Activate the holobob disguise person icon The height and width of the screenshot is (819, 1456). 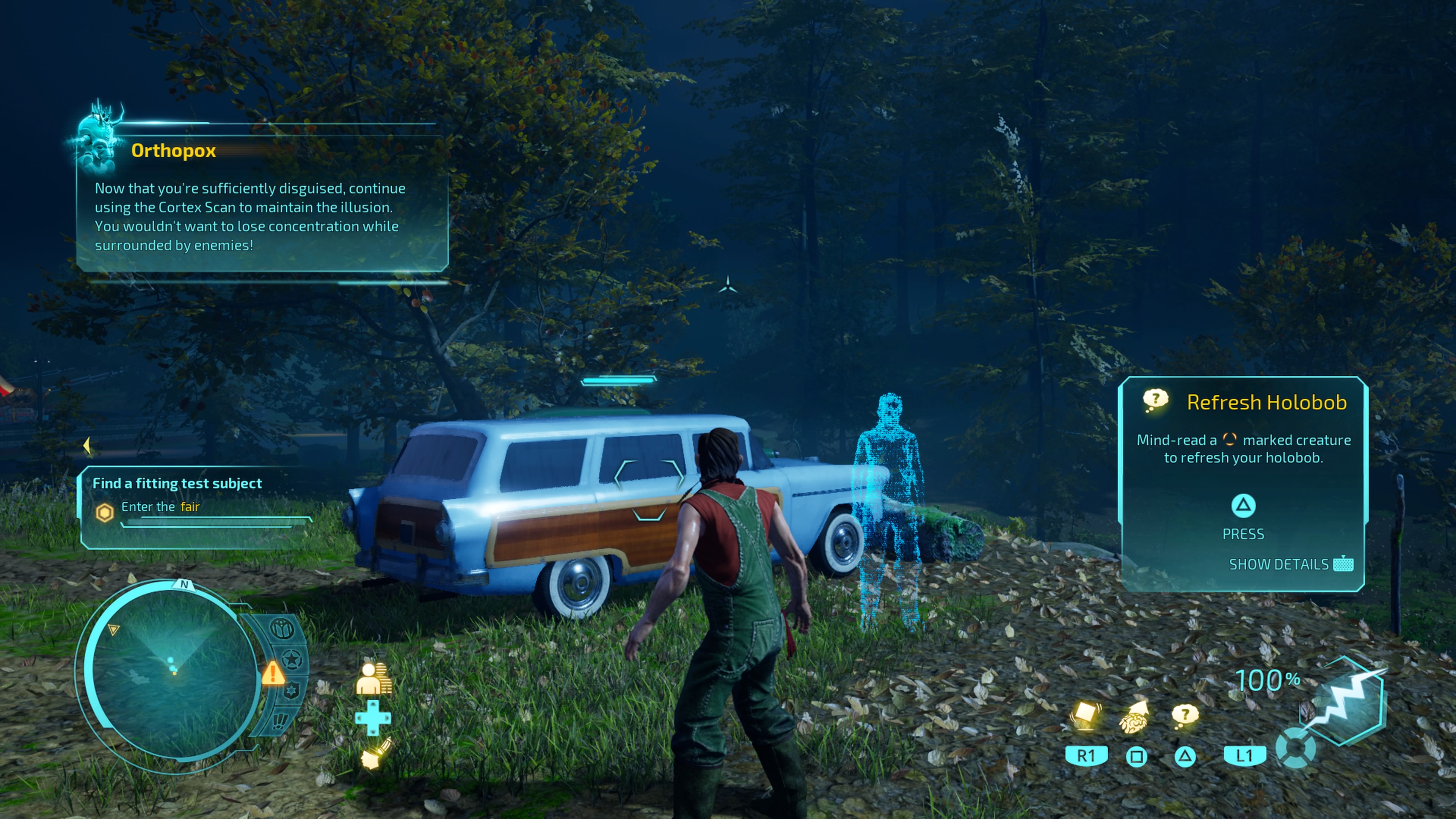click(373, 678)
